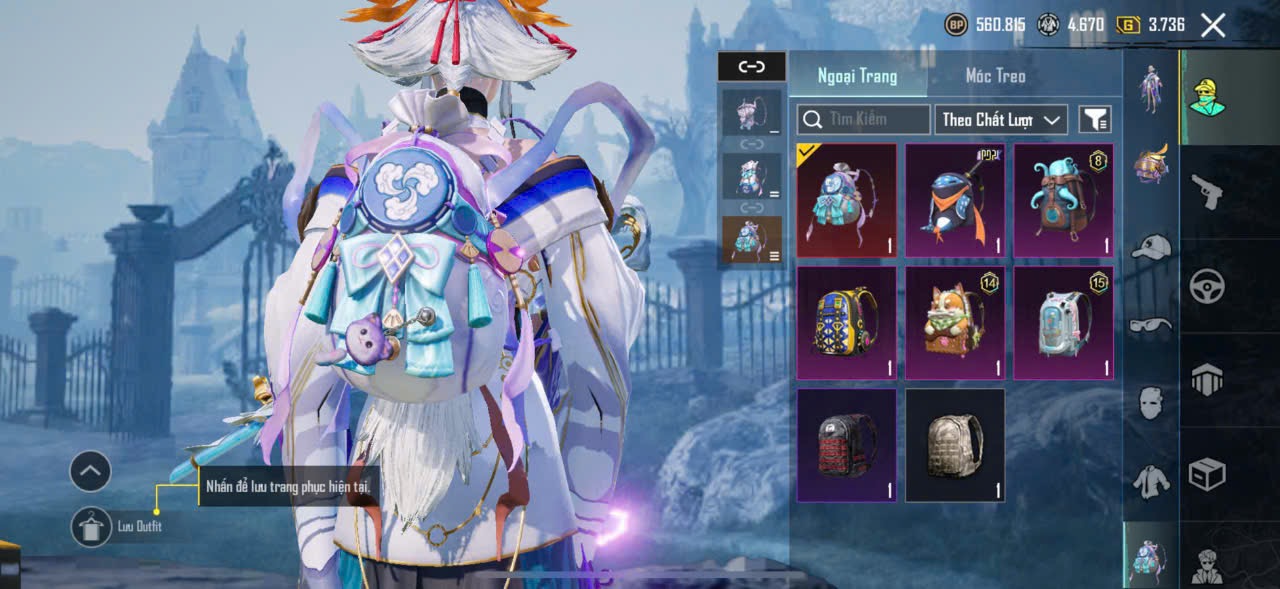Choose the black and red backpack
1280x589 pixels.
846,445
